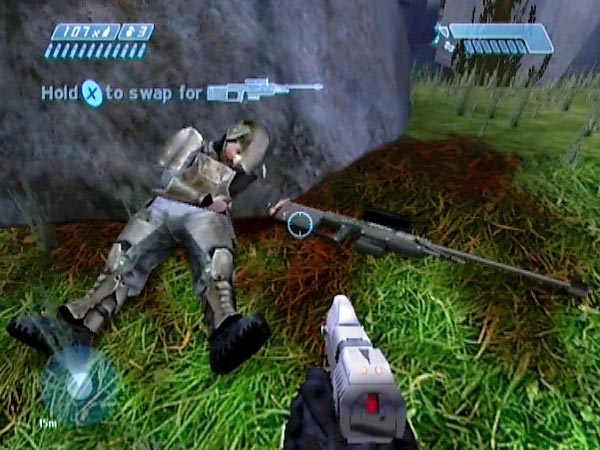Click the circular motion tracker radar
Screen dimensions: 600x450
(x=79, y=384)
